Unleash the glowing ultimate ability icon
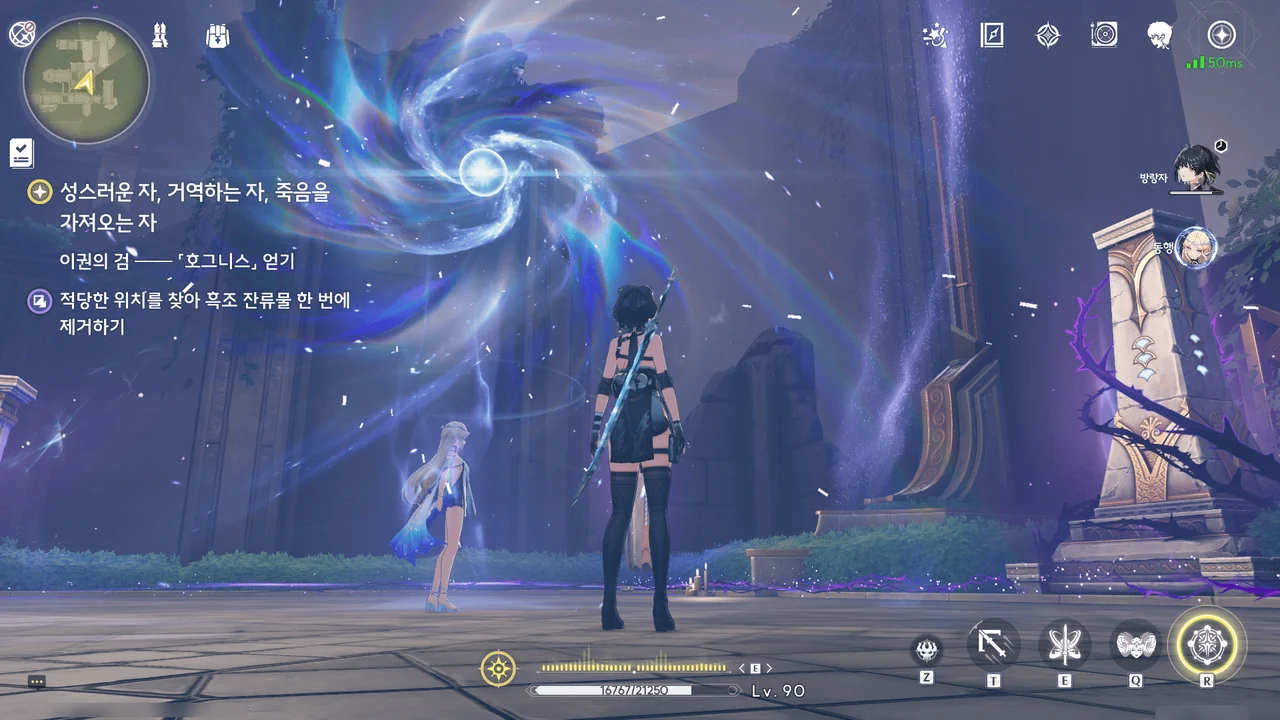Image resolution: width=1280 pixels, height=720 pixels. 1207,643
